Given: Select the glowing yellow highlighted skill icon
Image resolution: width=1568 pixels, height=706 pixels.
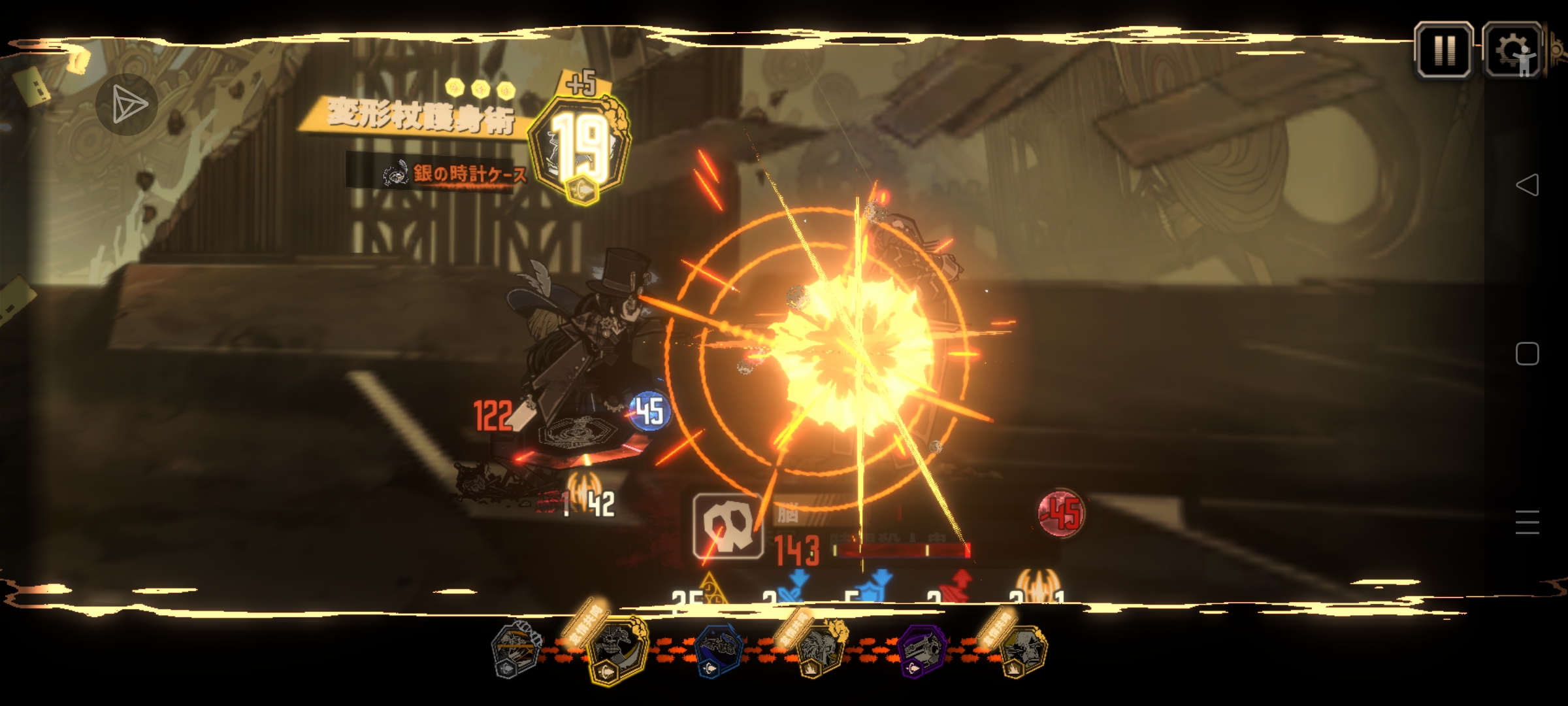Looking at the screenshot, I should 616,650.
